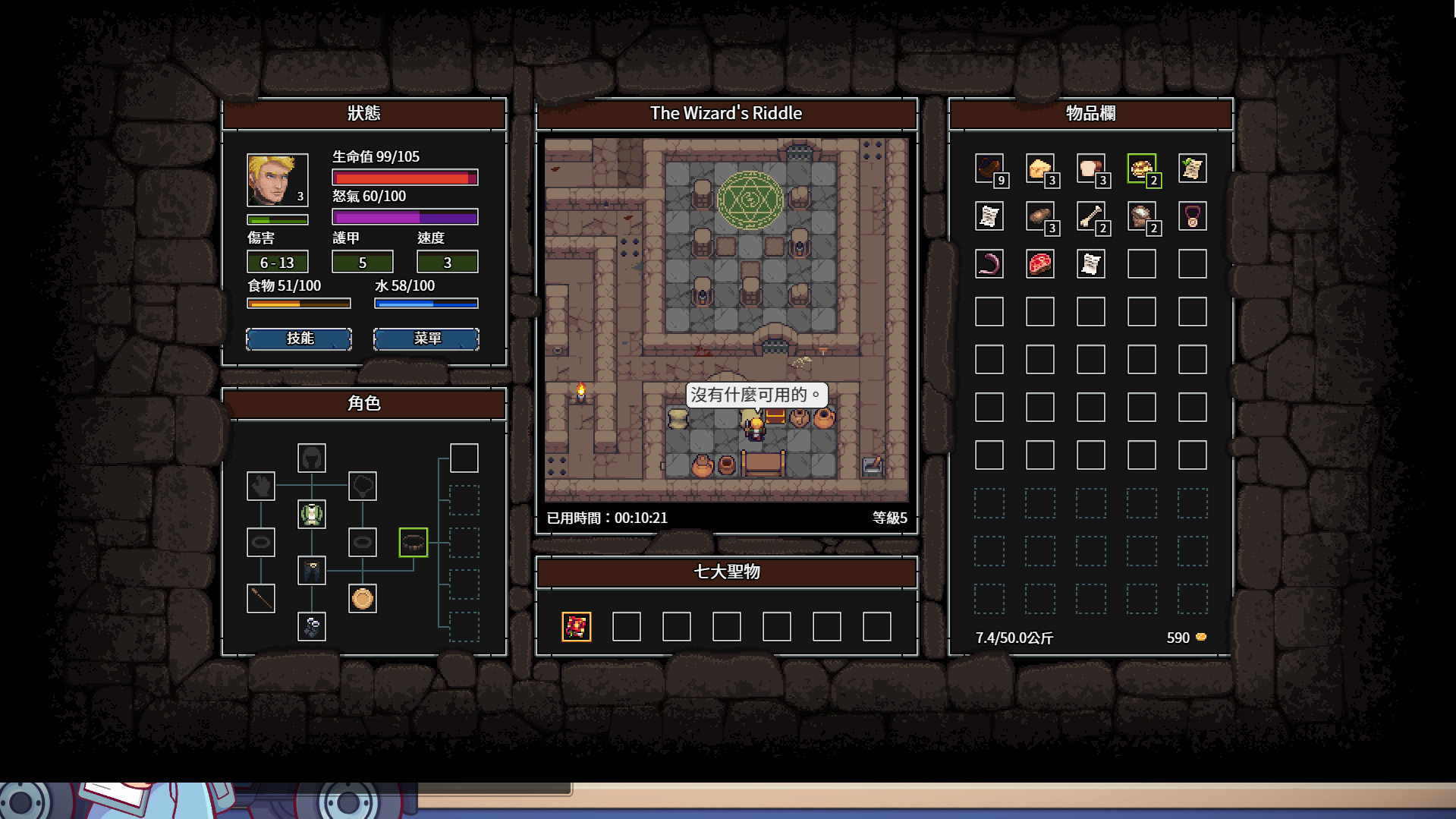Select the bone item in inventory

tap(1090, 216)
